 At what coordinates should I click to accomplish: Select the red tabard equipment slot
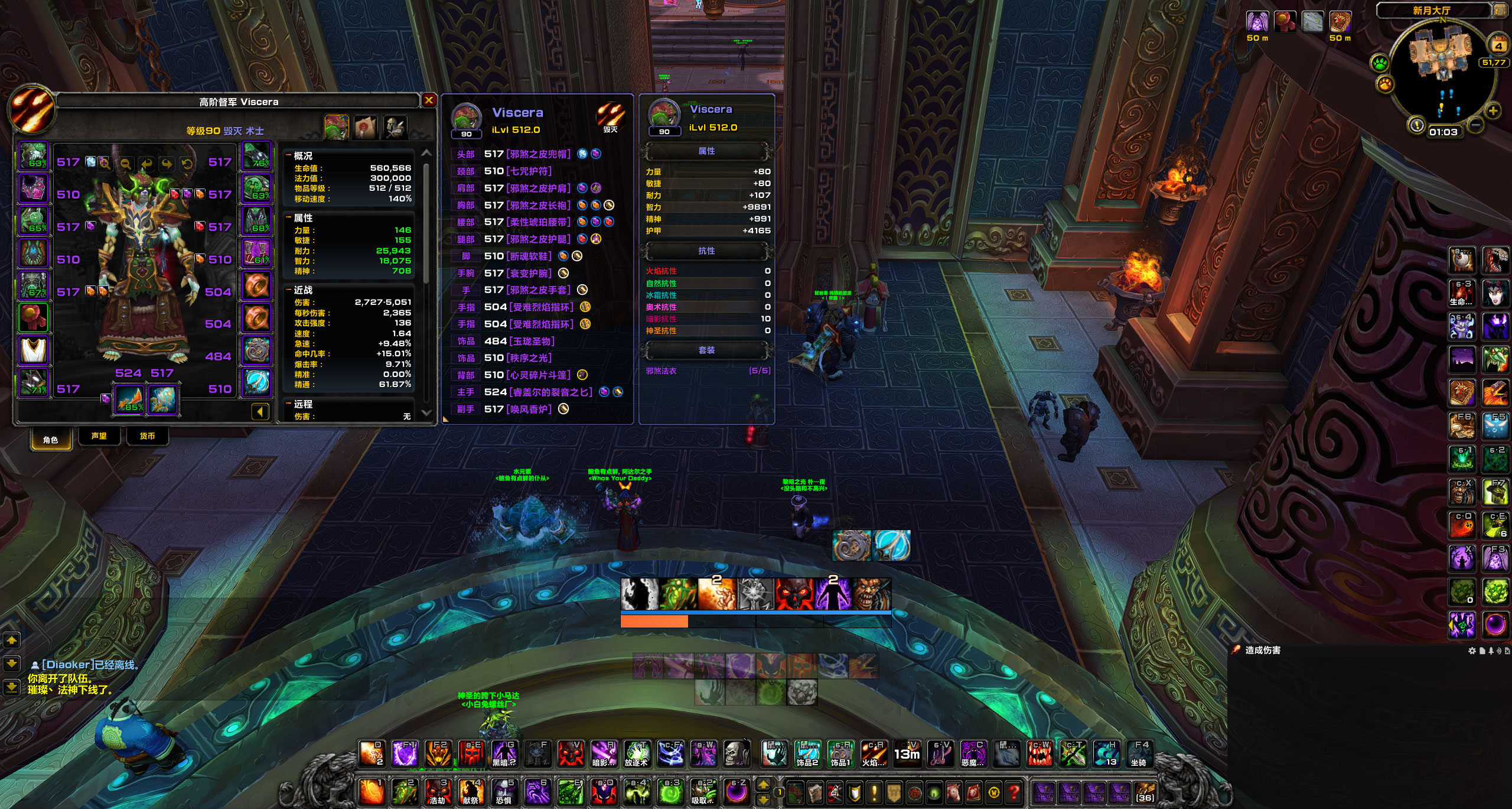[34, 318]
